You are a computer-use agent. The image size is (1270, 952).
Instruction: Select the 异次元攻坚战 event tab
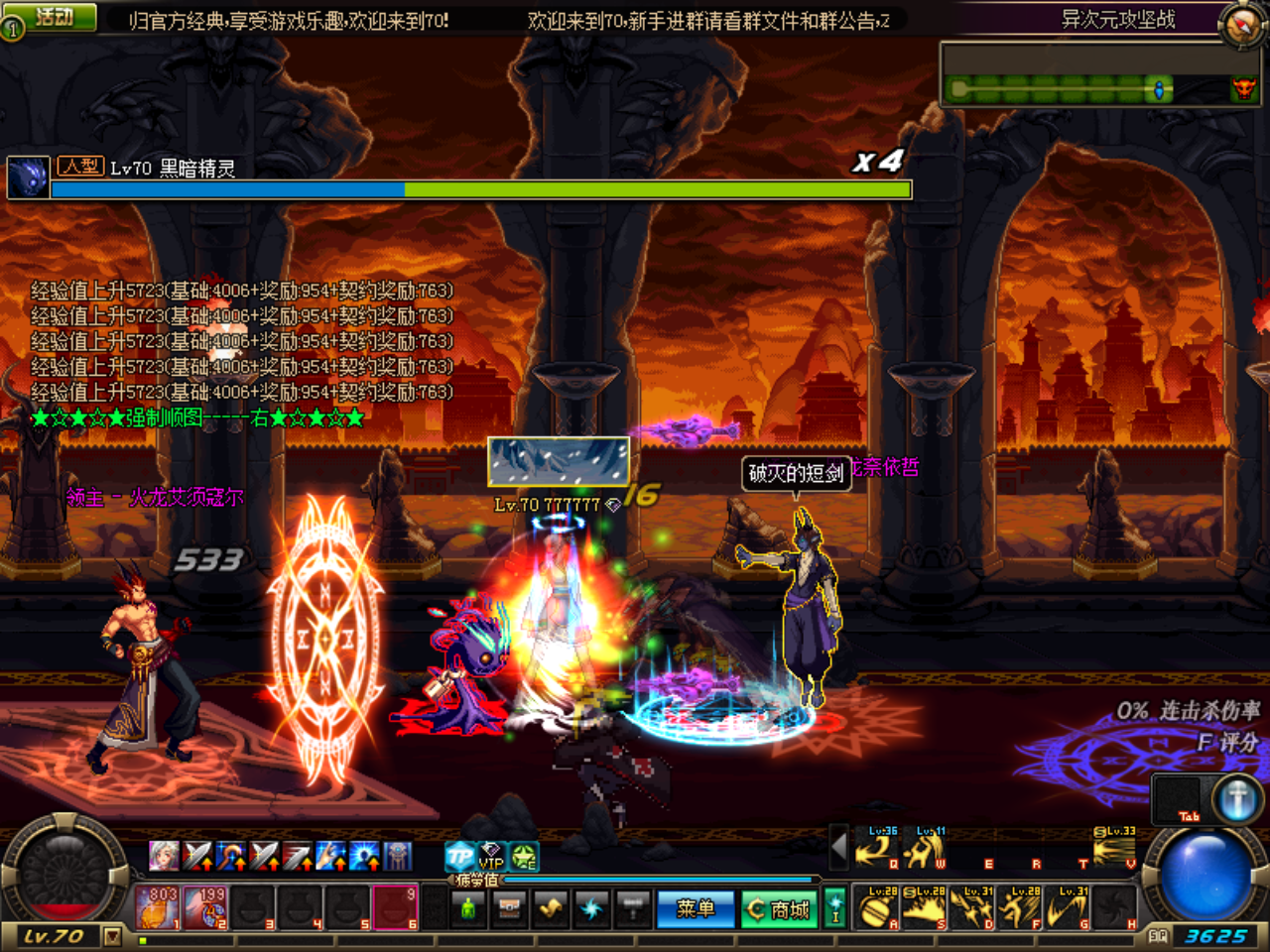click(1116, 20)
